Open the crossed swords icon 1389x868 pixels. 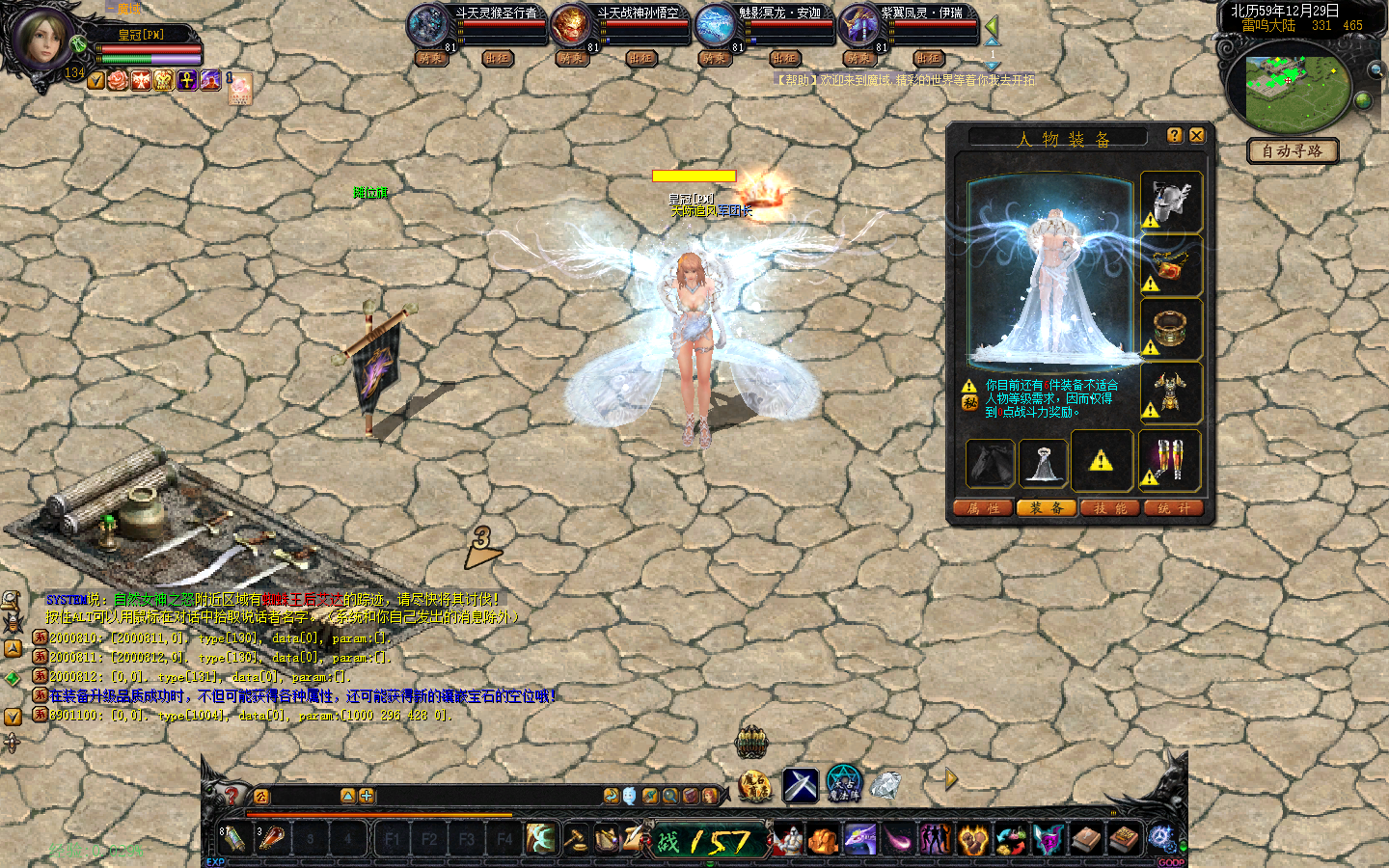pos(801,785)
